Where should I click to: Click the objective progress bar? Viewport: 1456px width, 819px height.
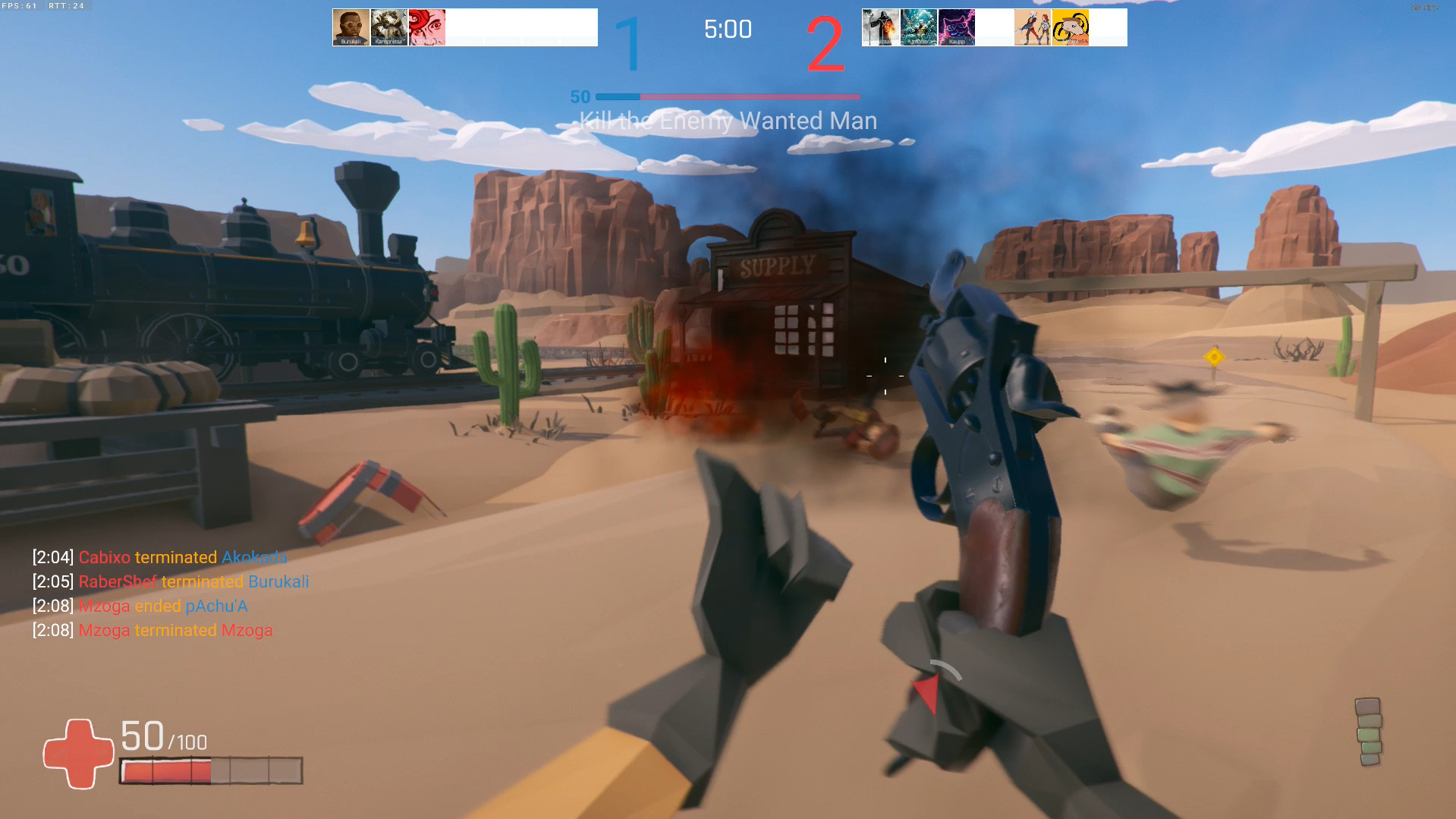coord(728,97)
